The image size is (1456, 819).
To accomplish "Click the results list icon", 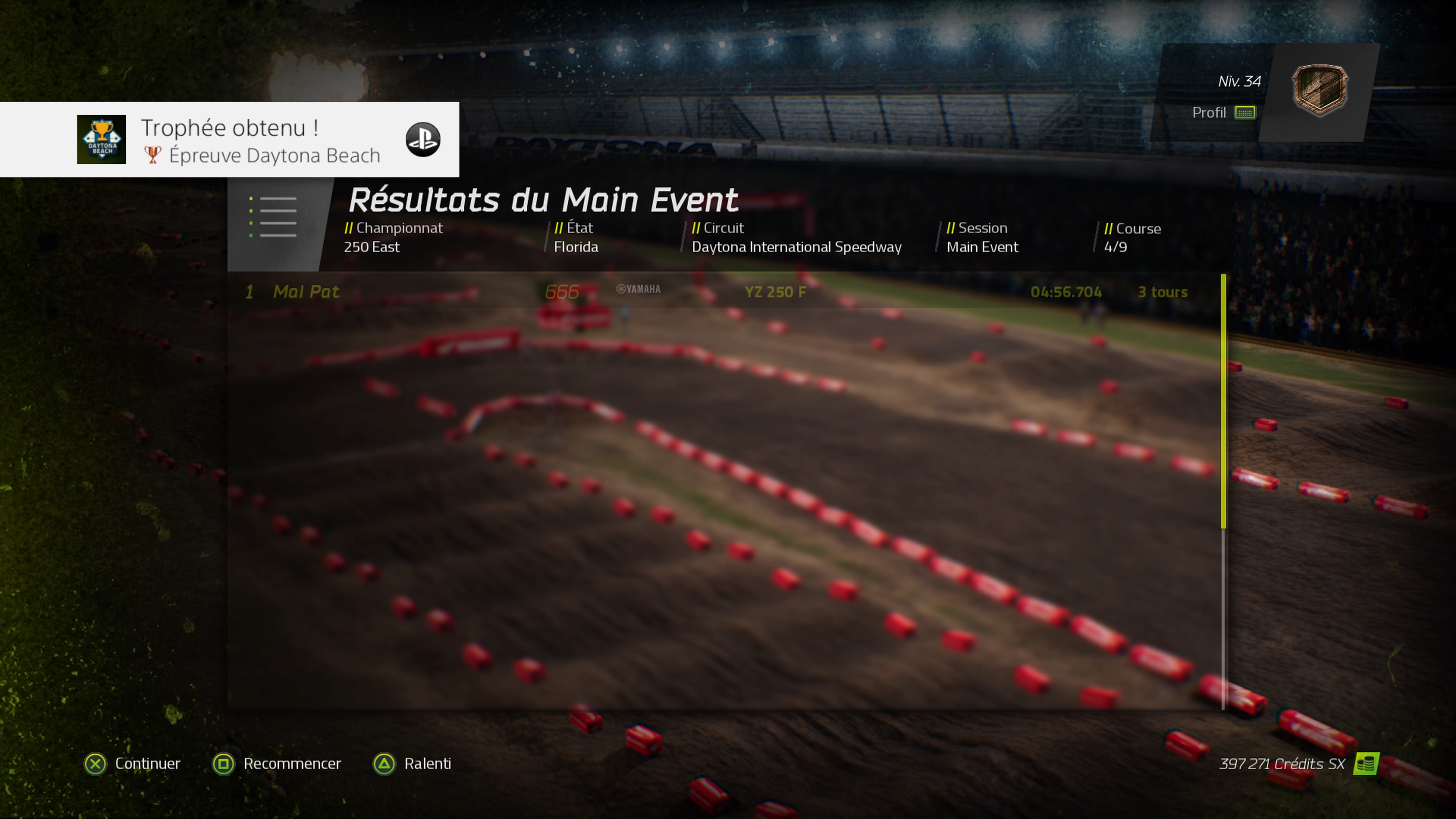I will point(273,217).
